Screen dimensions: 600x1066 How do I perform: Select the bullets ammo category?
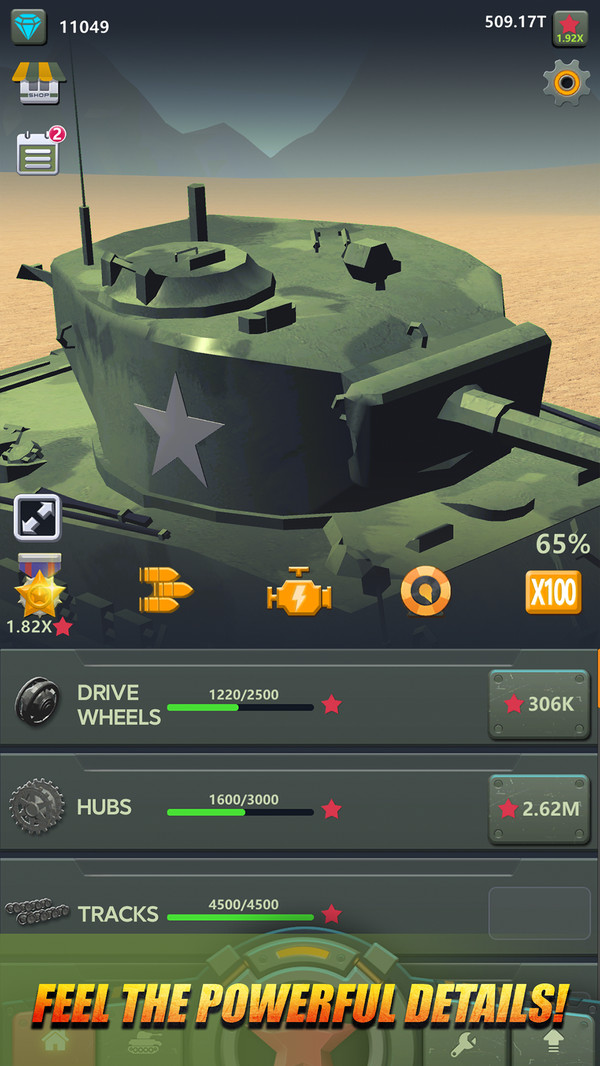coord(165,591)
